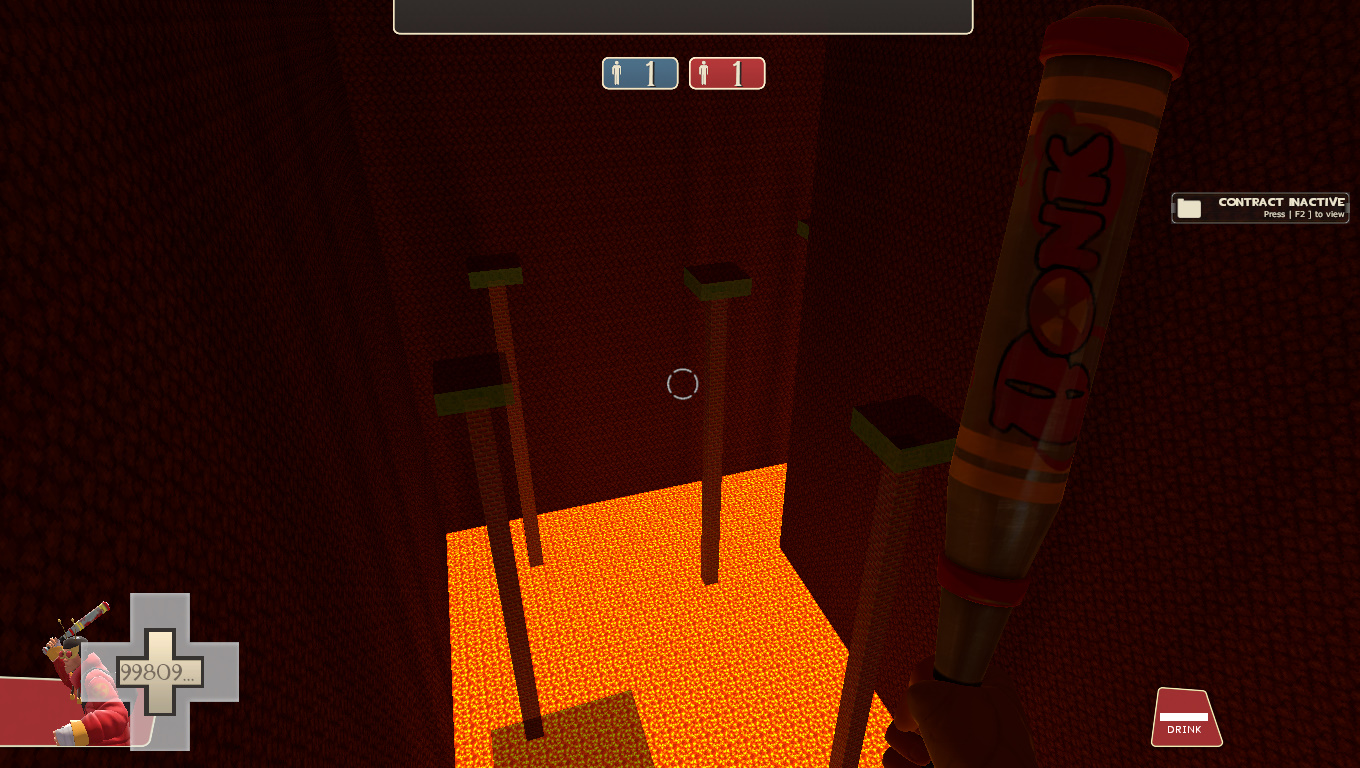
Task: Click the red team count badge showing 1
Action: 727,73
